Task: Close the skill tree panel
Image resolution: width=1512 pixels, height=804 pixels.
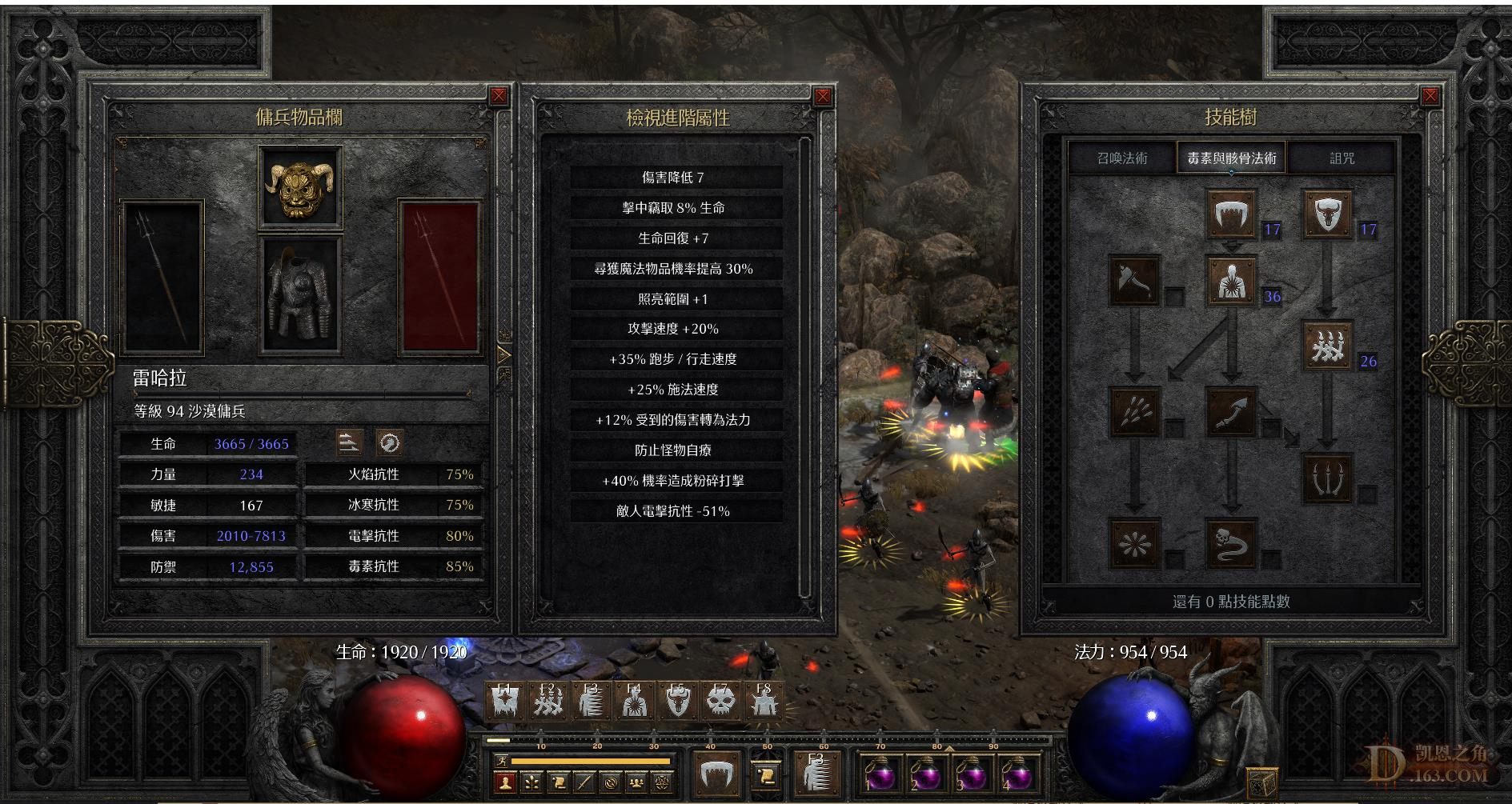Action: 1430,97
